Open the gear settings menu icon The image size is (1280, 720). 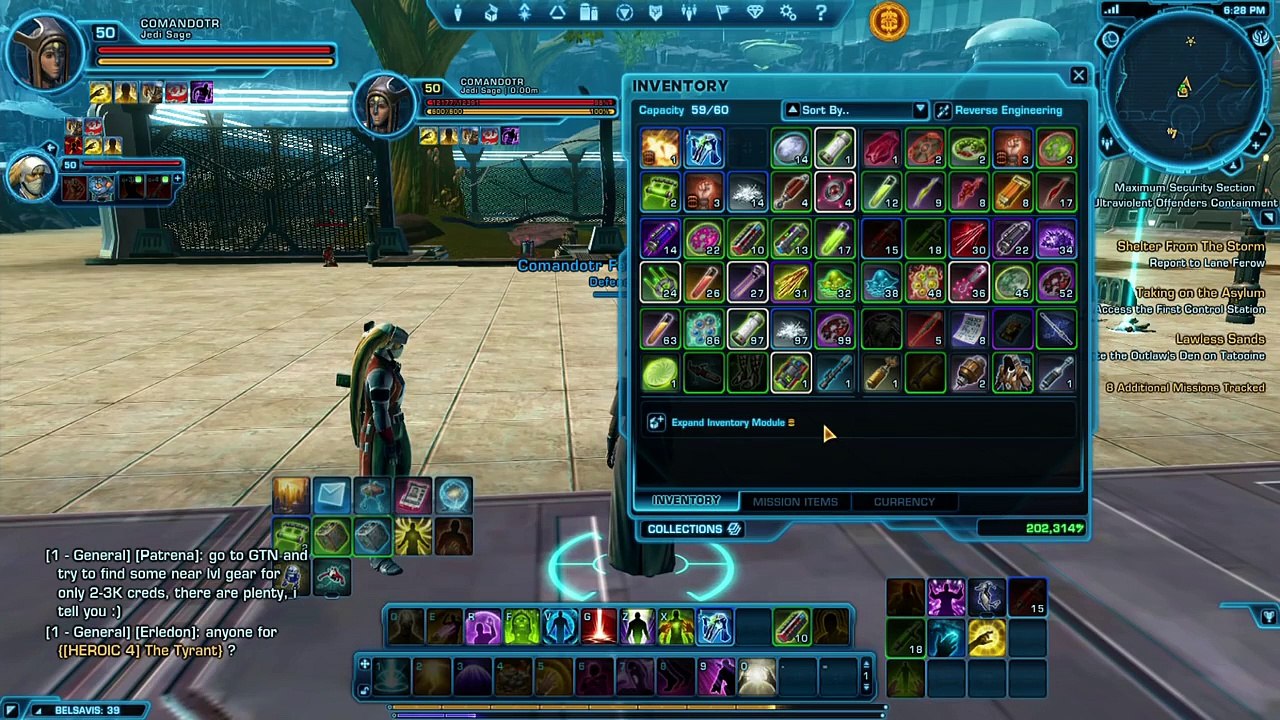tap(788, 14)
